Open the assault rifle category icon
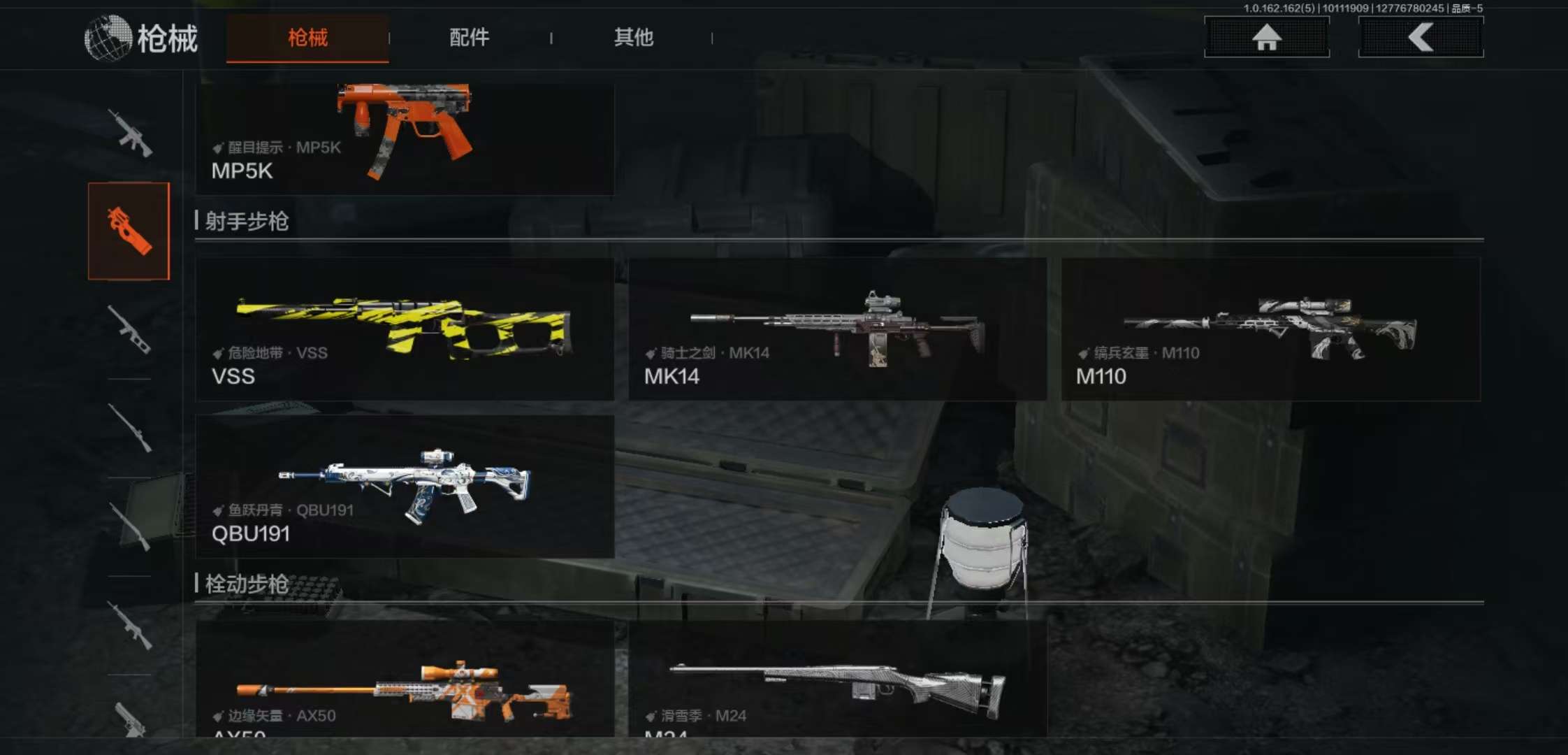1568x755 pixels. click(129, 133)
